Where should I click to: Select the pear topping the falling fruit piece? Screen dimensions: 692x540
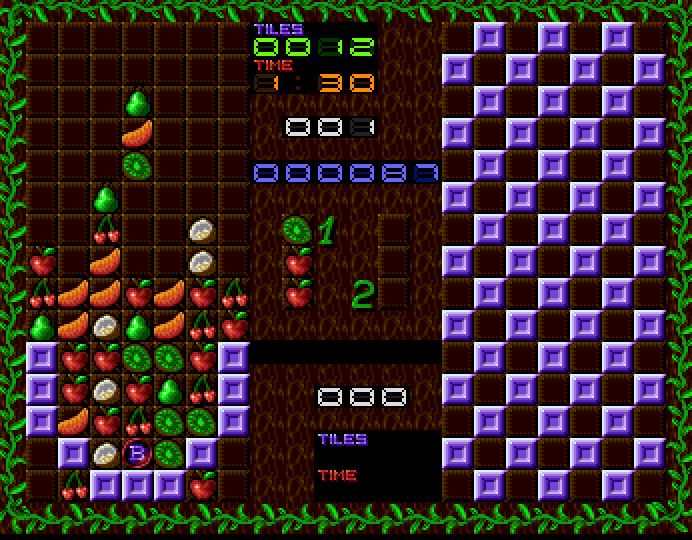pyautogui.click(x=137, y=102)
